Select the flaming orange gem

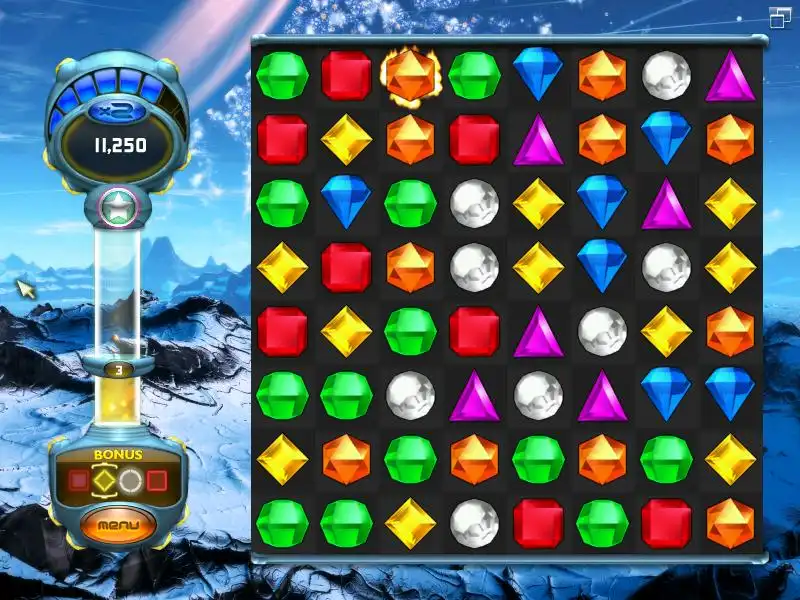coord(410,74)
